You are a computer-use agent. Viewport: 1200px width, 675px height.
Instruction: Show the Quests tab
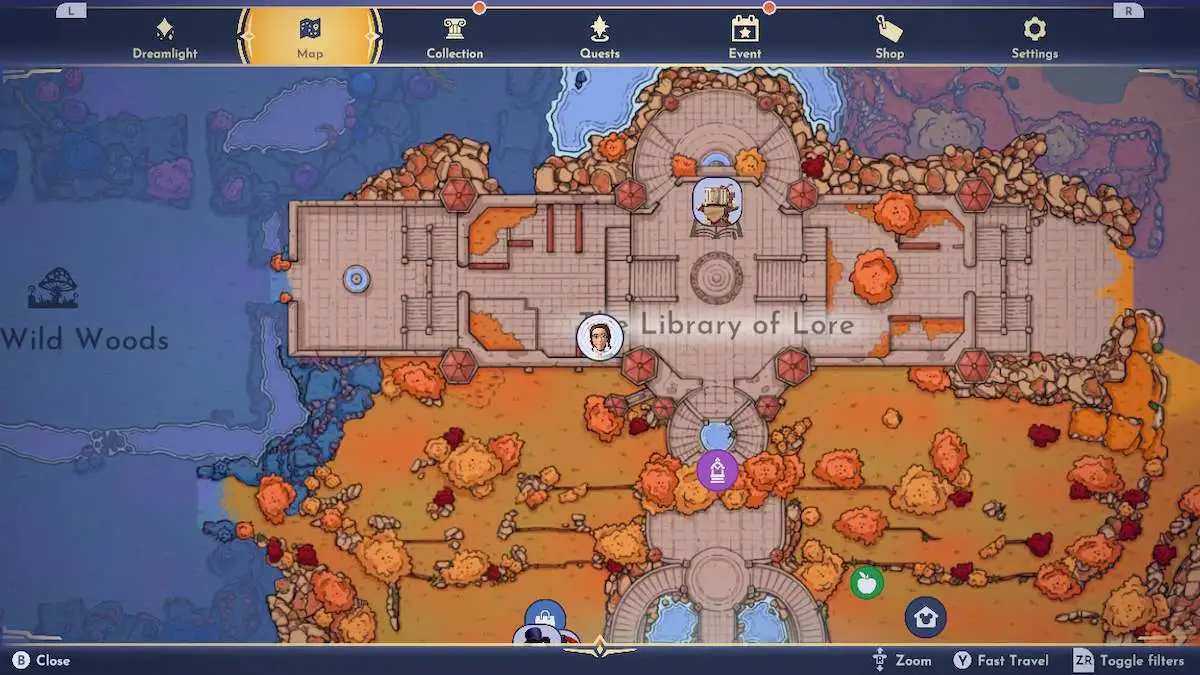pos(600,38)
